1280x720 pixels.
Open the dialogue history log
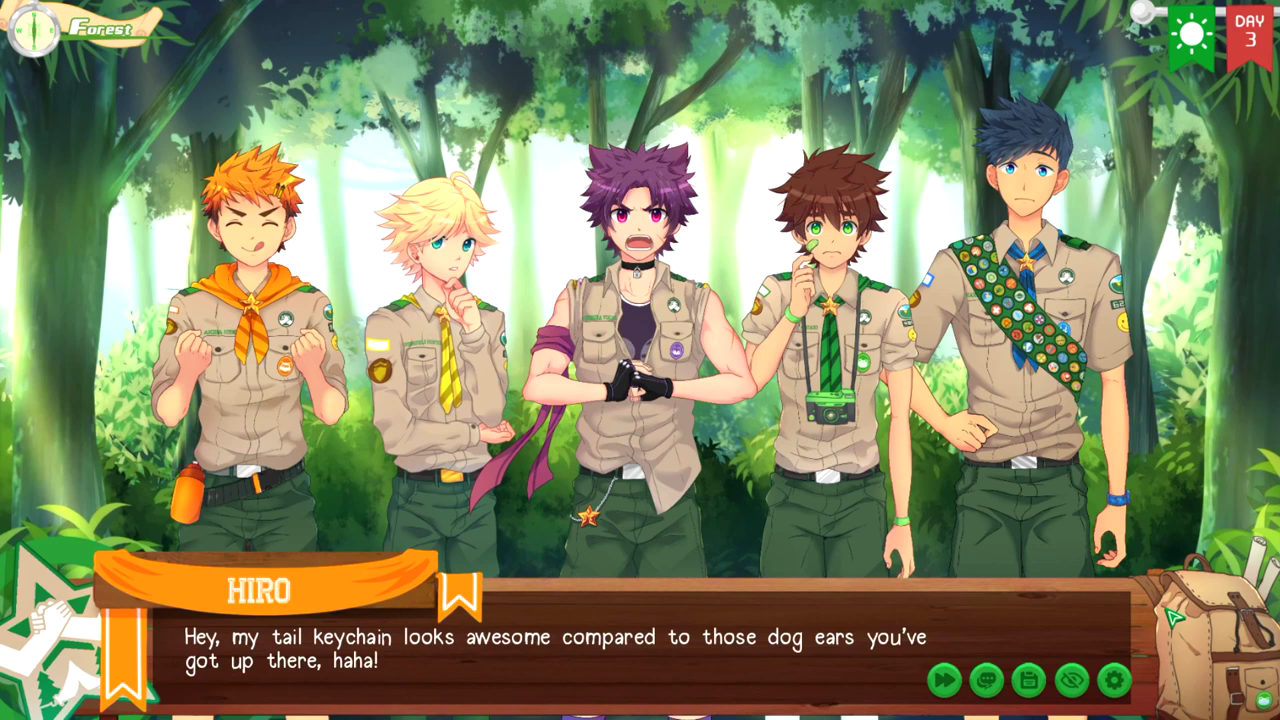(987, 680)
